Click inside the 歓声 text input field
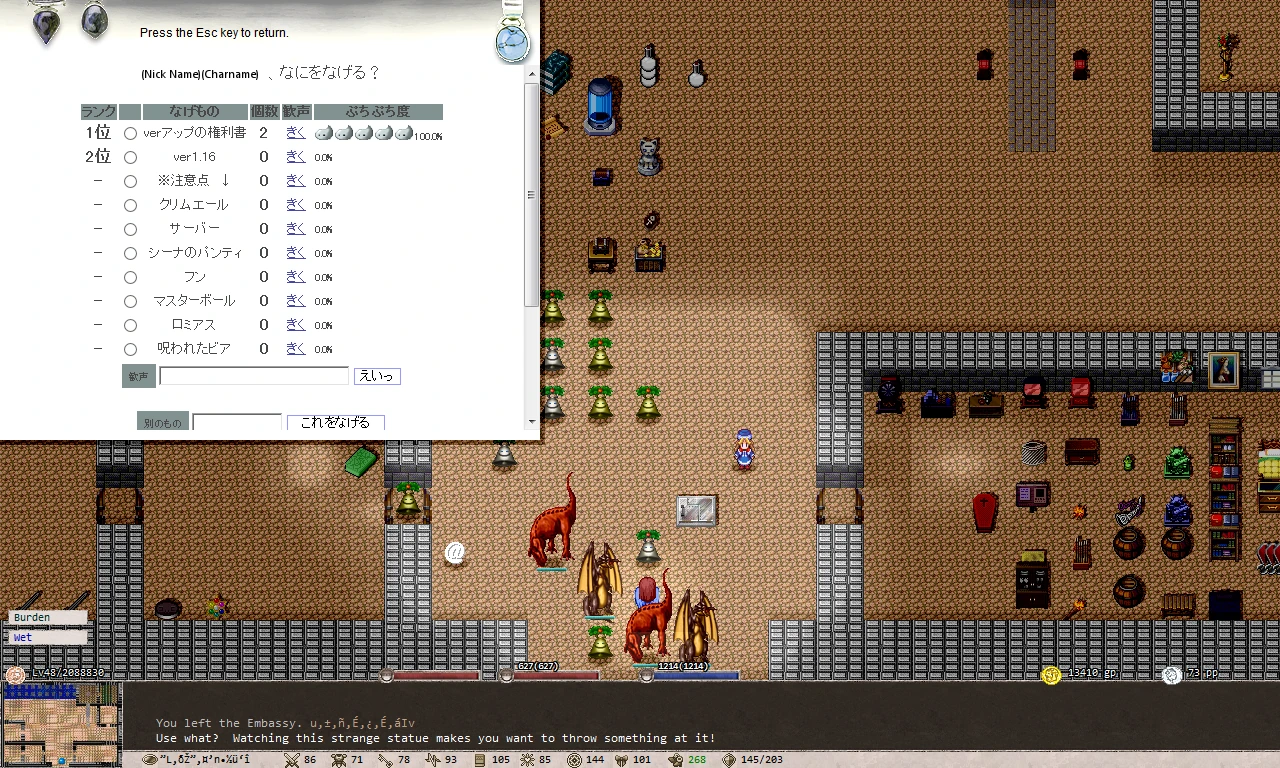The image size is (1280, 768). click(x=253, y=376)
